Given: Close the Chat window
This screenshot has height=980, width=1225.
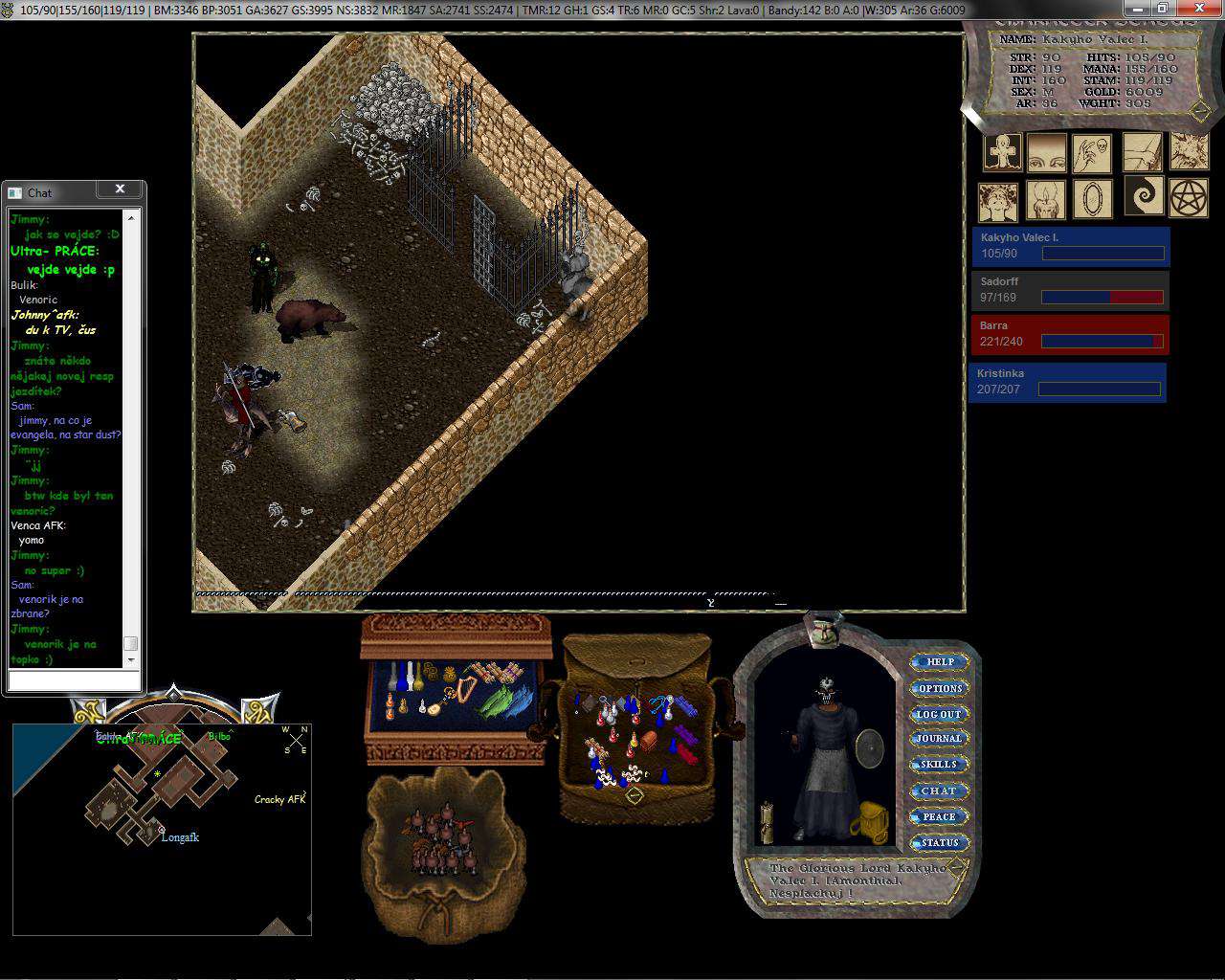Looking at the screenshot, I should [120, 189].
